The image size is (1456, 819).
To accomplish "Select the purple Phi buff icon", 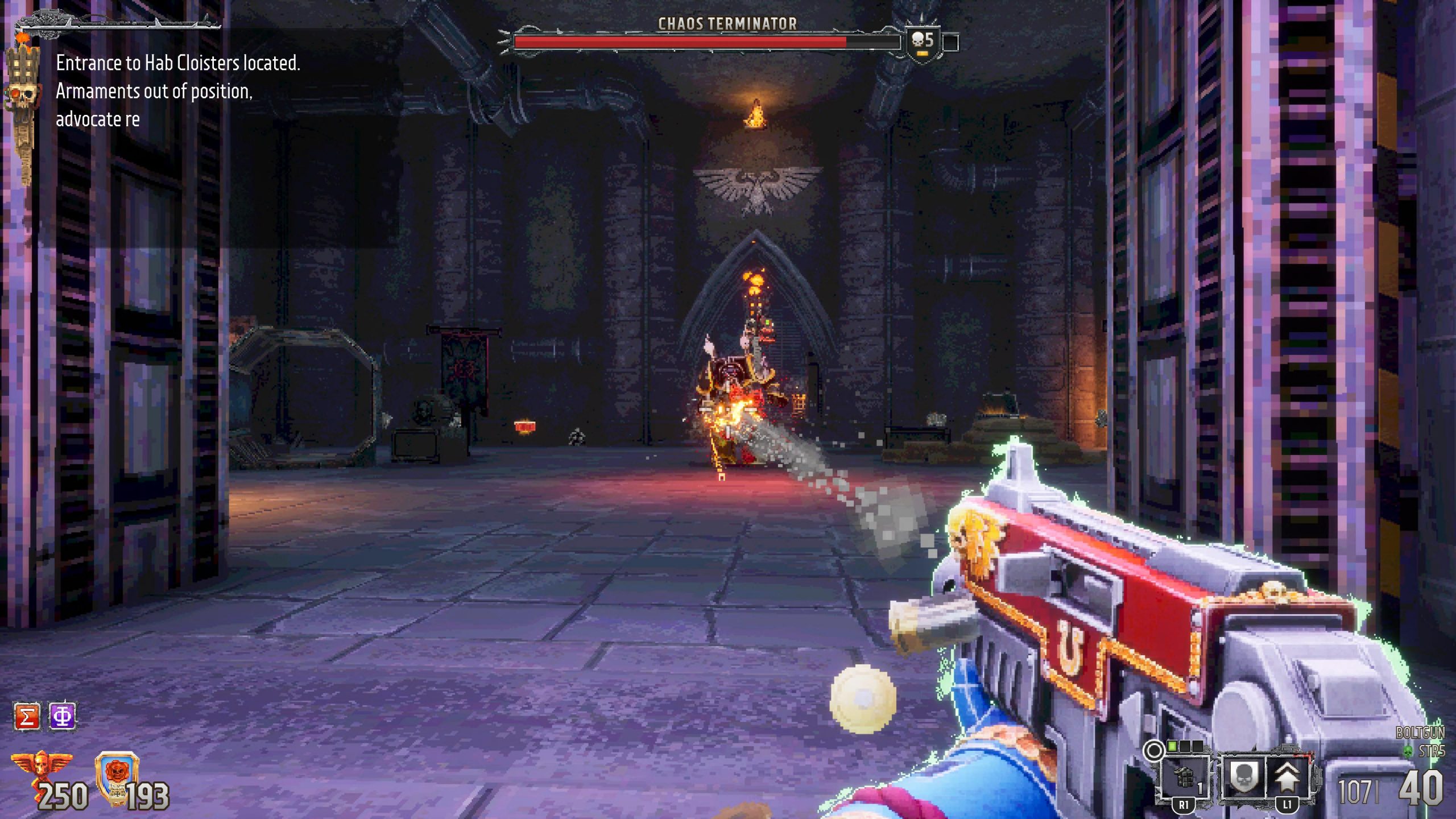I will [x=62, y=716].
